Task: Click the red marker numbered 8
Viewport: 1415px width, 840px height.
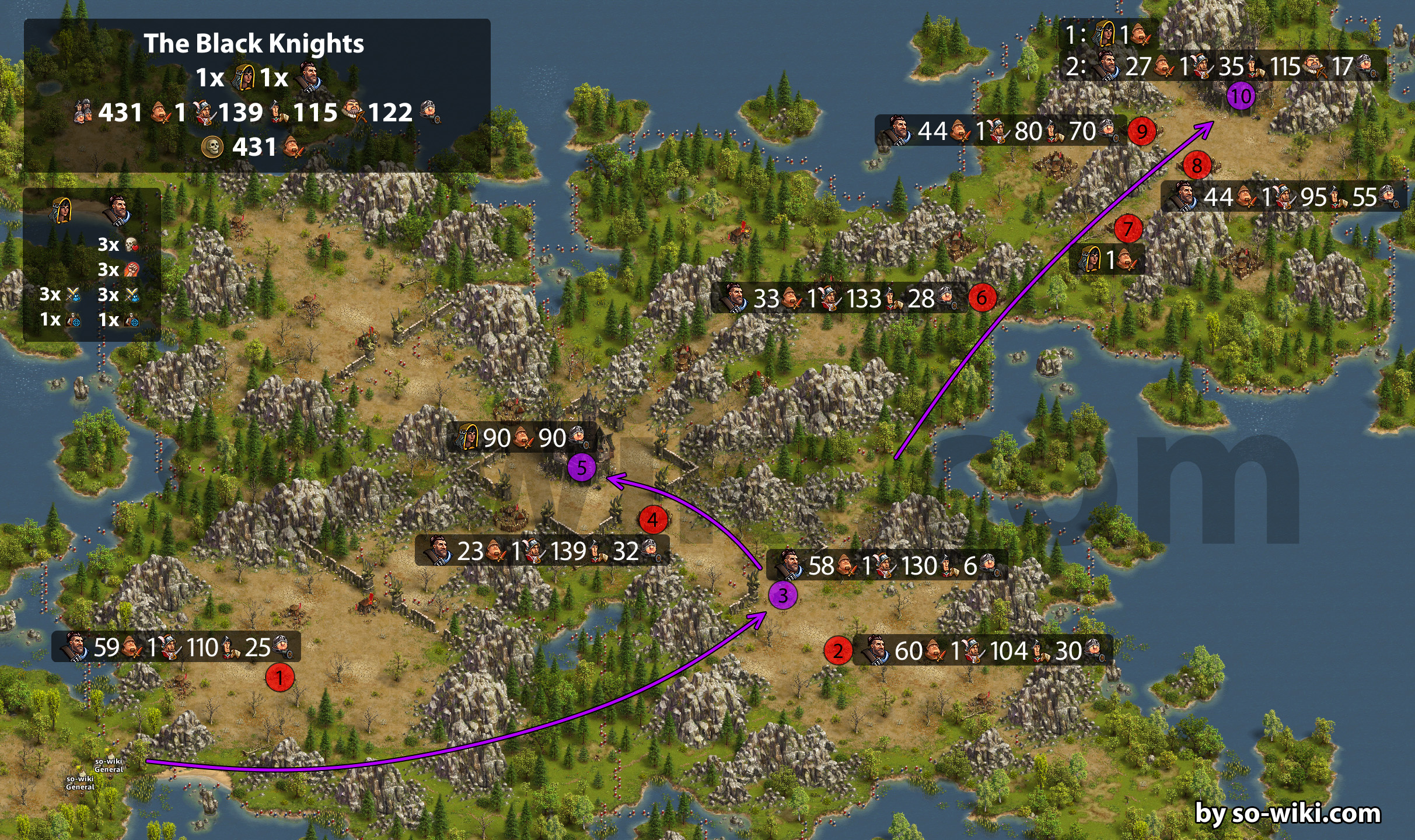Action: pyautogui.click(x=1197, y=166)
